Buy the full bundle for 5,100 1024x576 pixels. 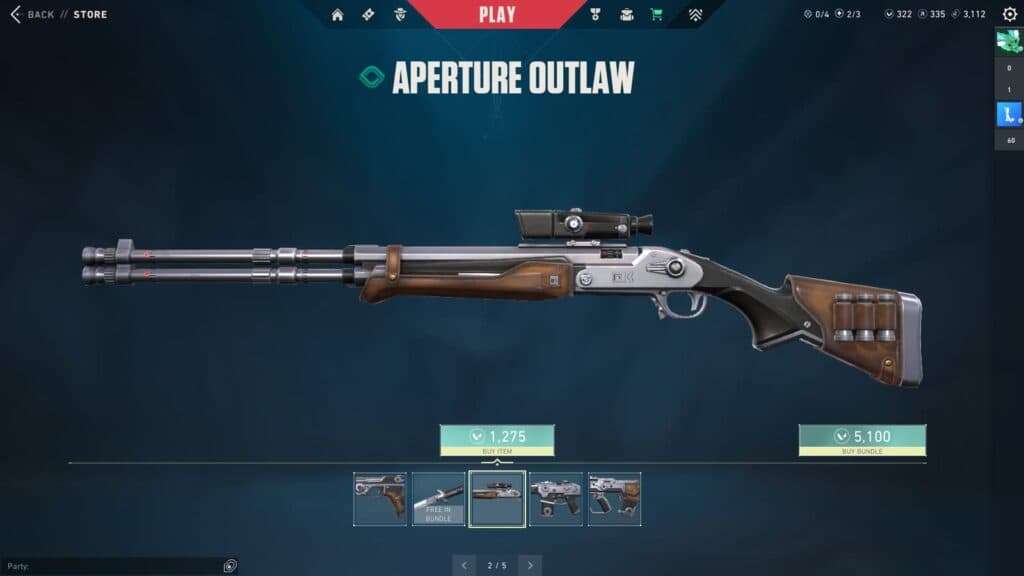(x=862, y=437)
